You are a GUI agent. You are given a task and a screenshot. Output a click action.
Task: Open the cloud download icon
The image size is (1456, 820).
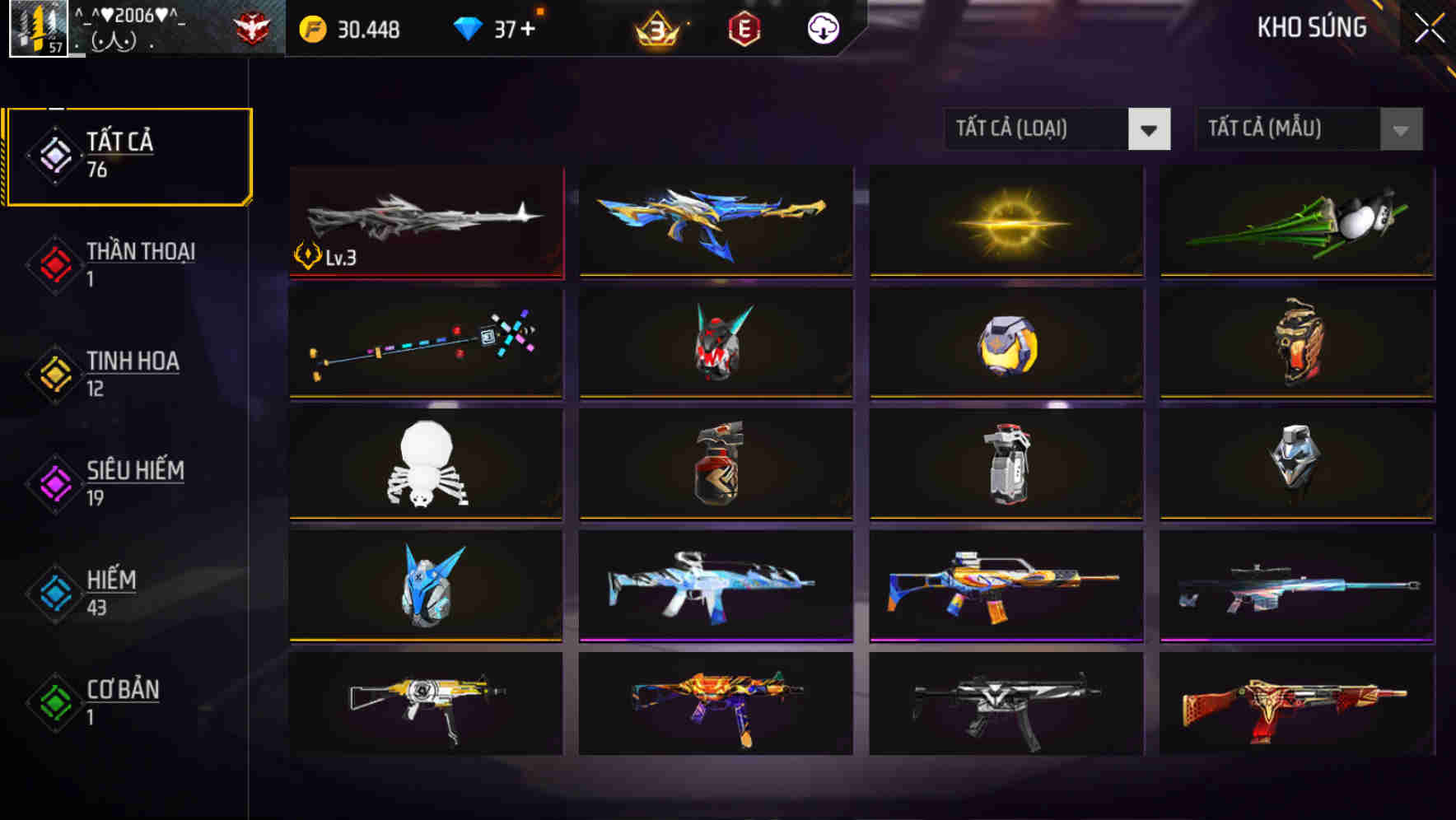tap(823, 30)
